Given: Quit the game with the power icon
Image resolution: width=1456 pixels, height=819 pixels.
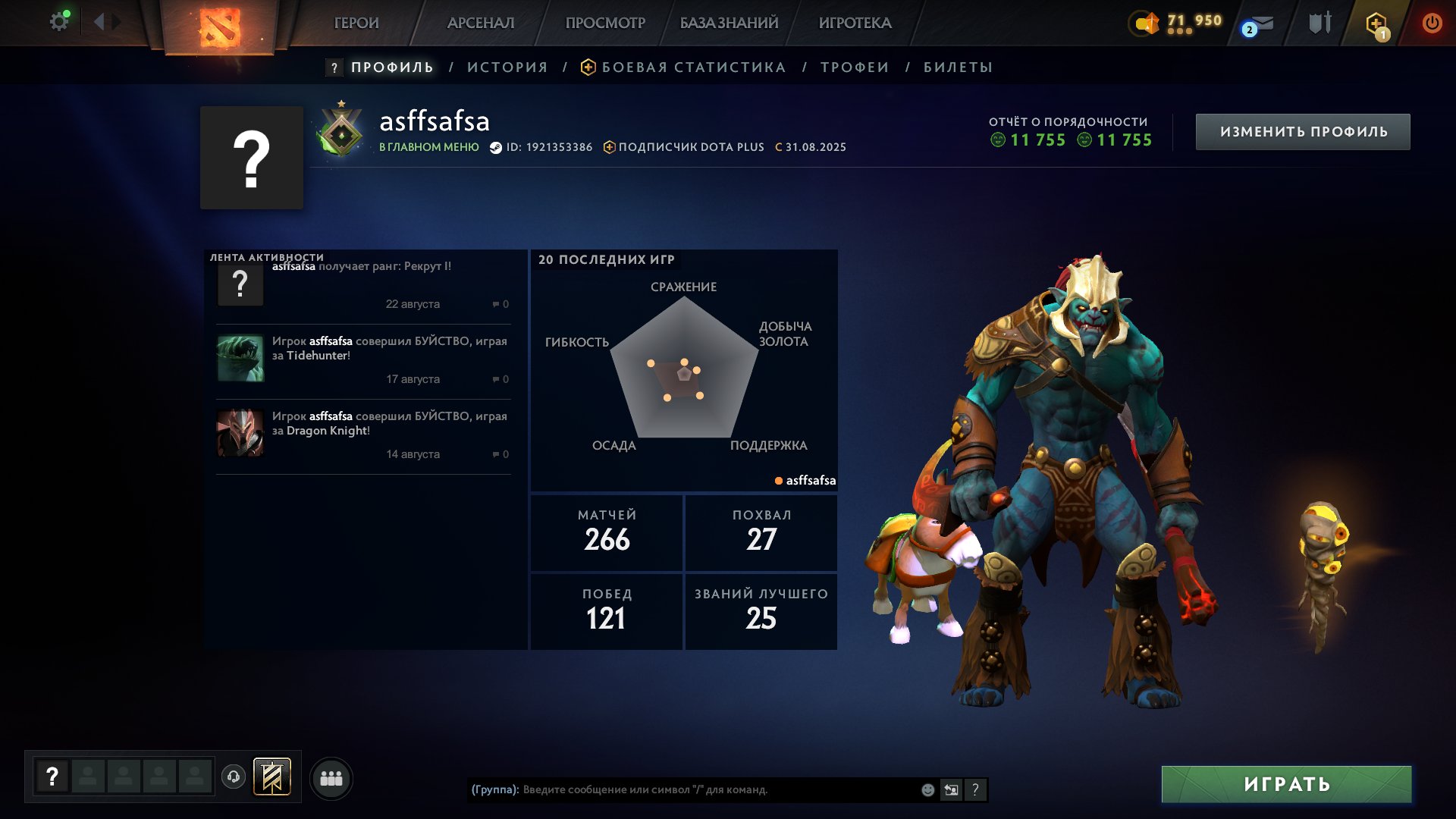Looking at the screenshot, I should (1432, 23).
